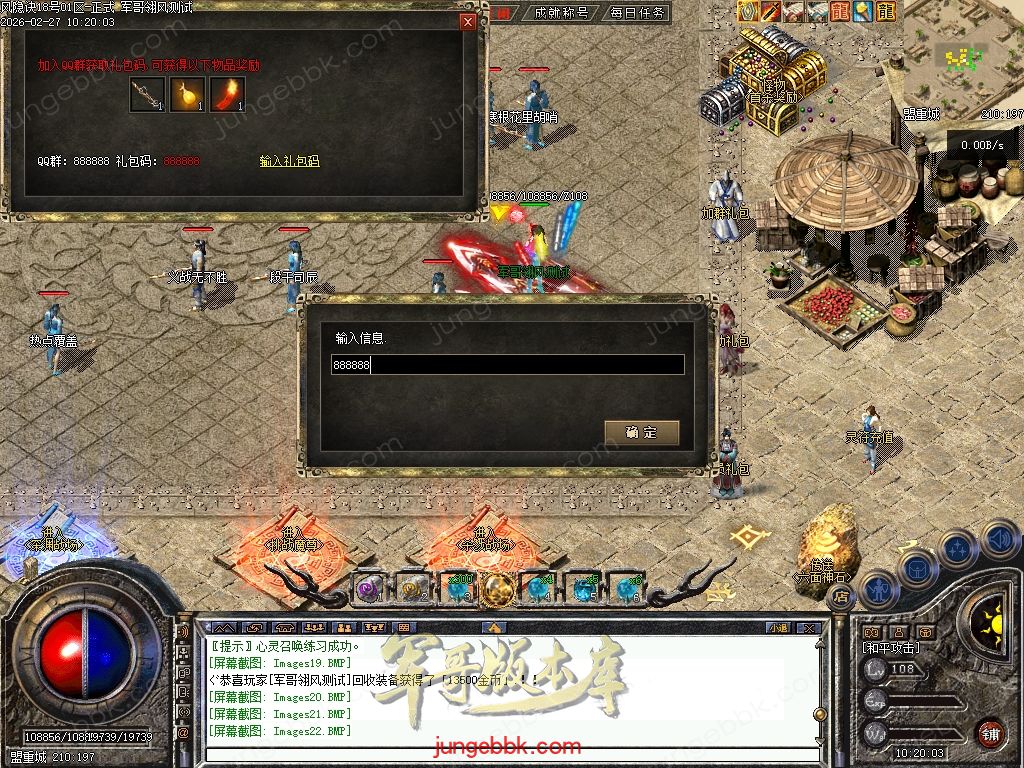This screenshot has height=768, width=1024.
Task: Toggle the 和平攻击 attack mode
Action: coord(894,647)
